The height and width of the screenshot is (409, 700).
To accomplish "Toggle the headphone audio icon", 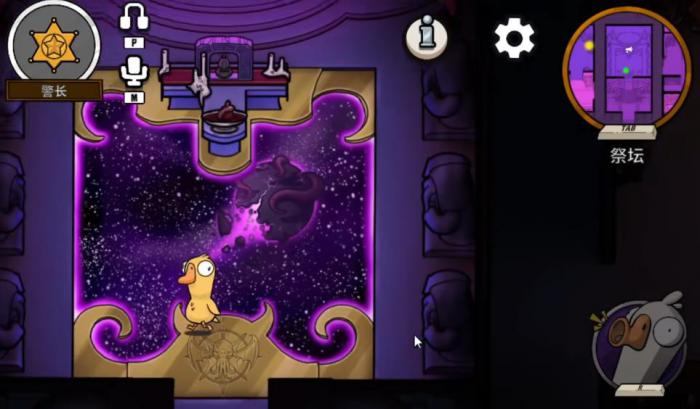I will point(134,19).
